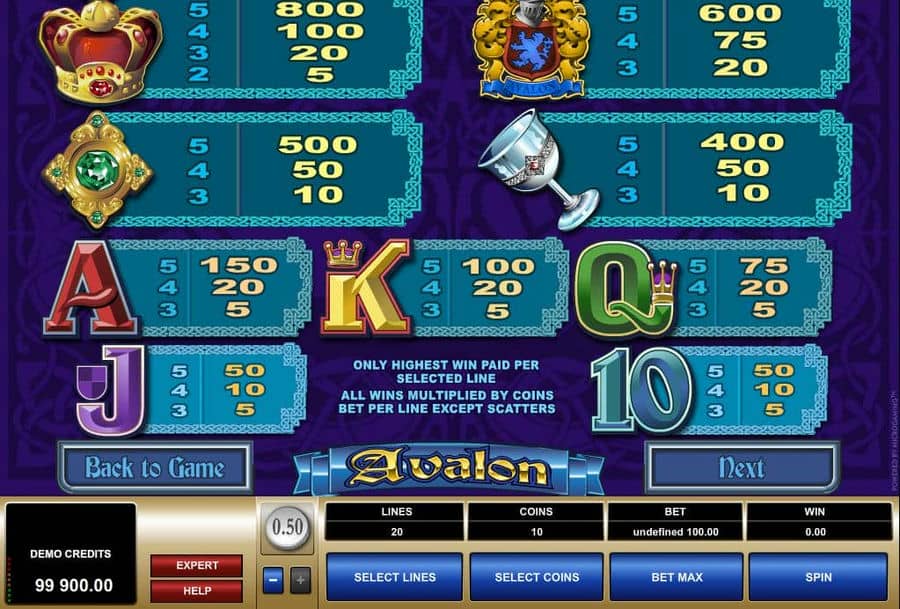Increase coin size with the plus button
900x609 pixels.
point(300,579)
